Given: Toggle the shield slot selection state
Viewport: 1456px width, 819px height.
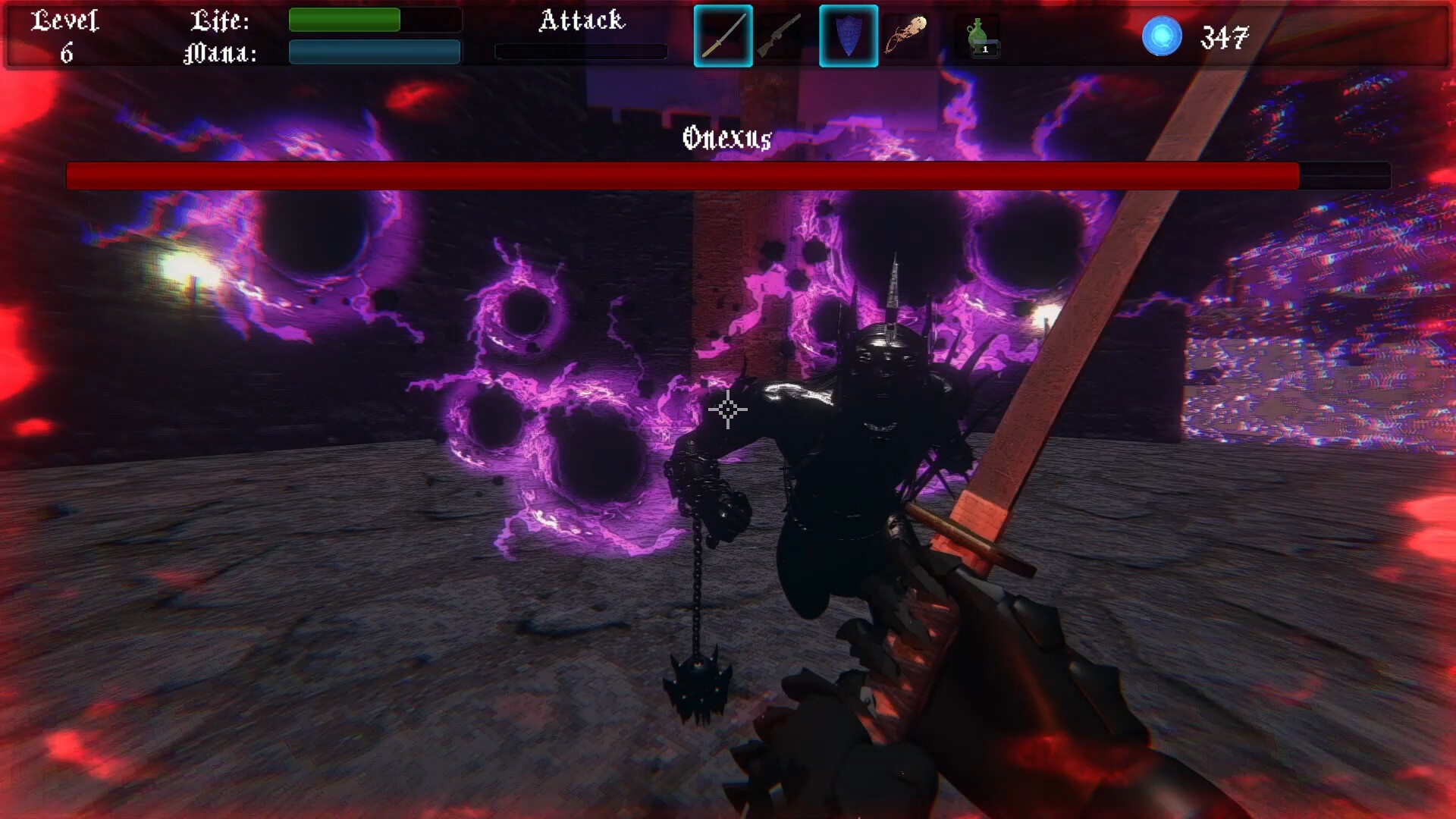Looking at the screenshot, I should [x=849, y=35].
